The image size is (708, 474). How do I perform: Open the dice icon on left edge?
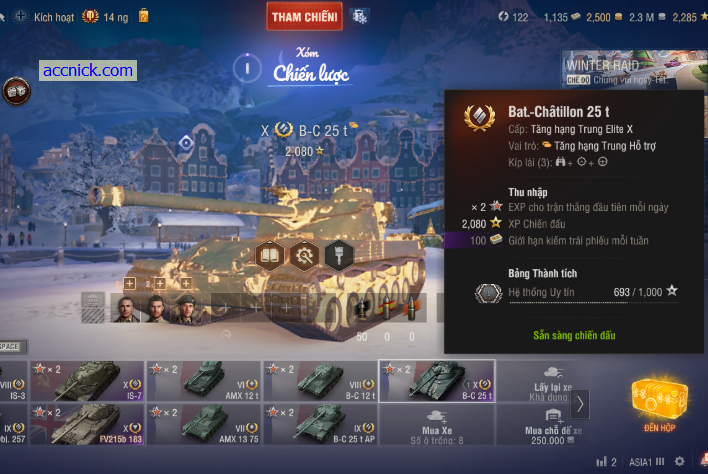(x=15, y=91)
